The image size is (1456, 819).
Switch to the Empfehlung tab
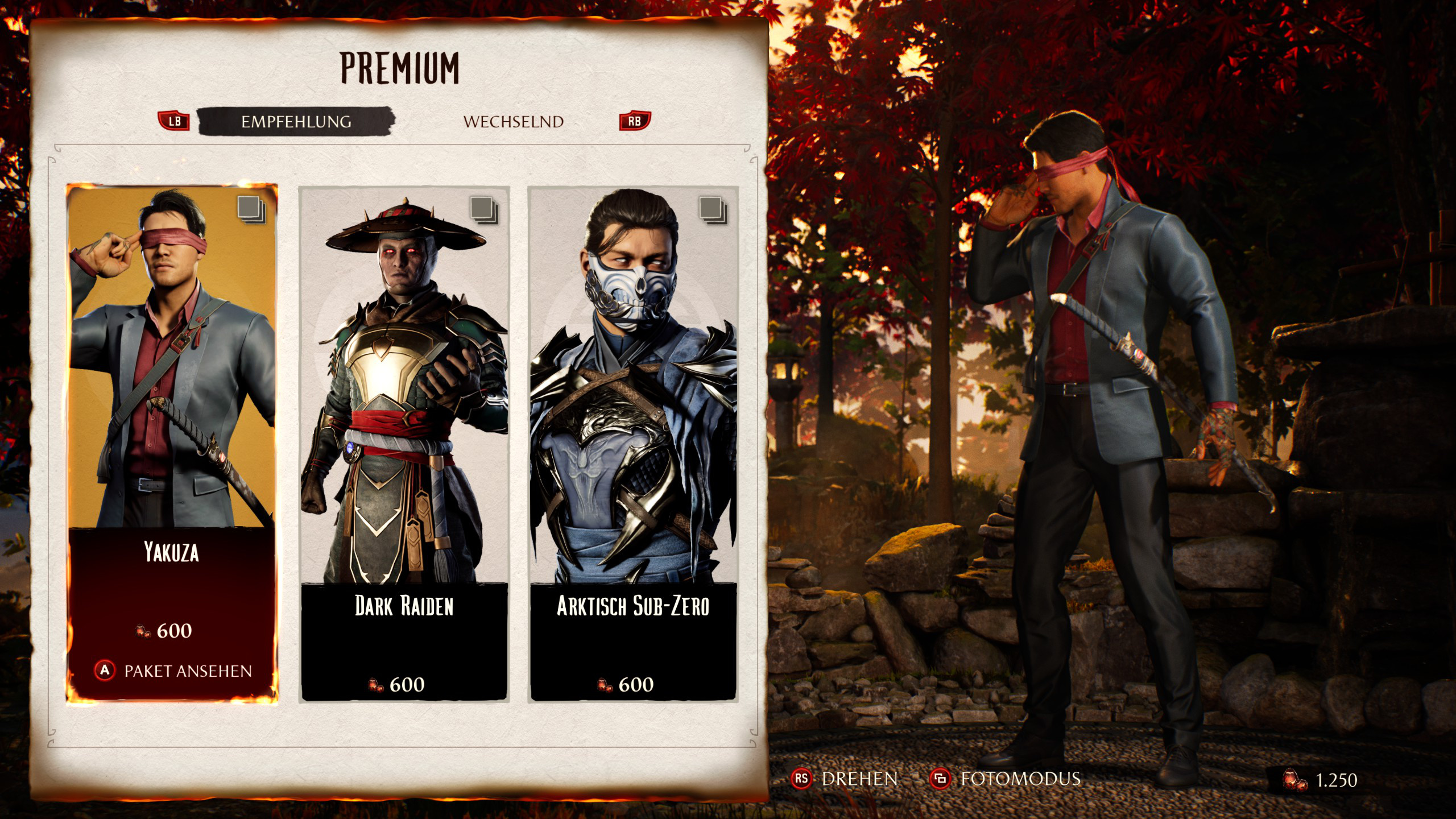(x=296, y=122)
